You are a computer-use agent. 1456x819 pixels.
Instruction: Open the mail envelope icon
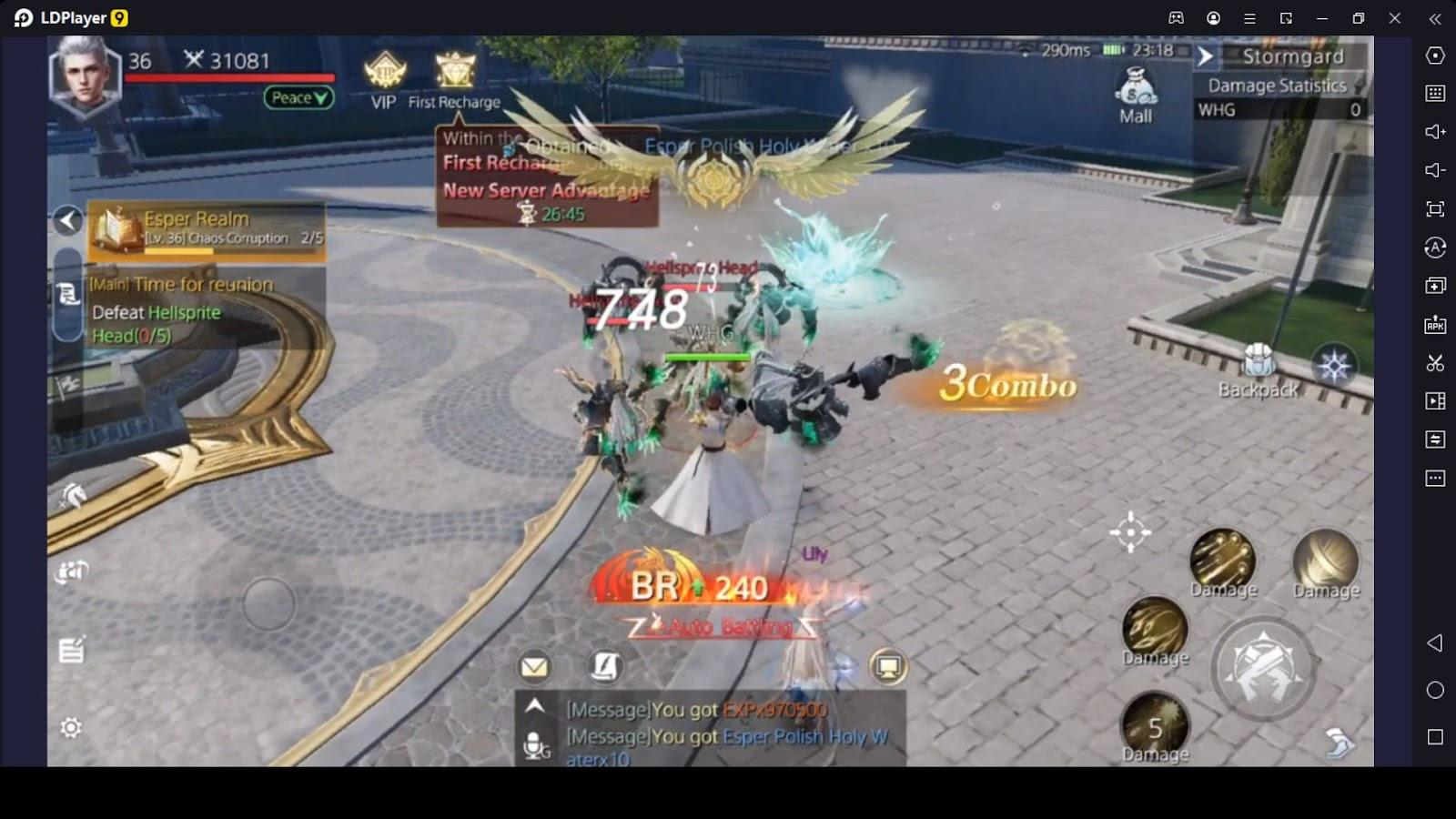click(534, 667)
